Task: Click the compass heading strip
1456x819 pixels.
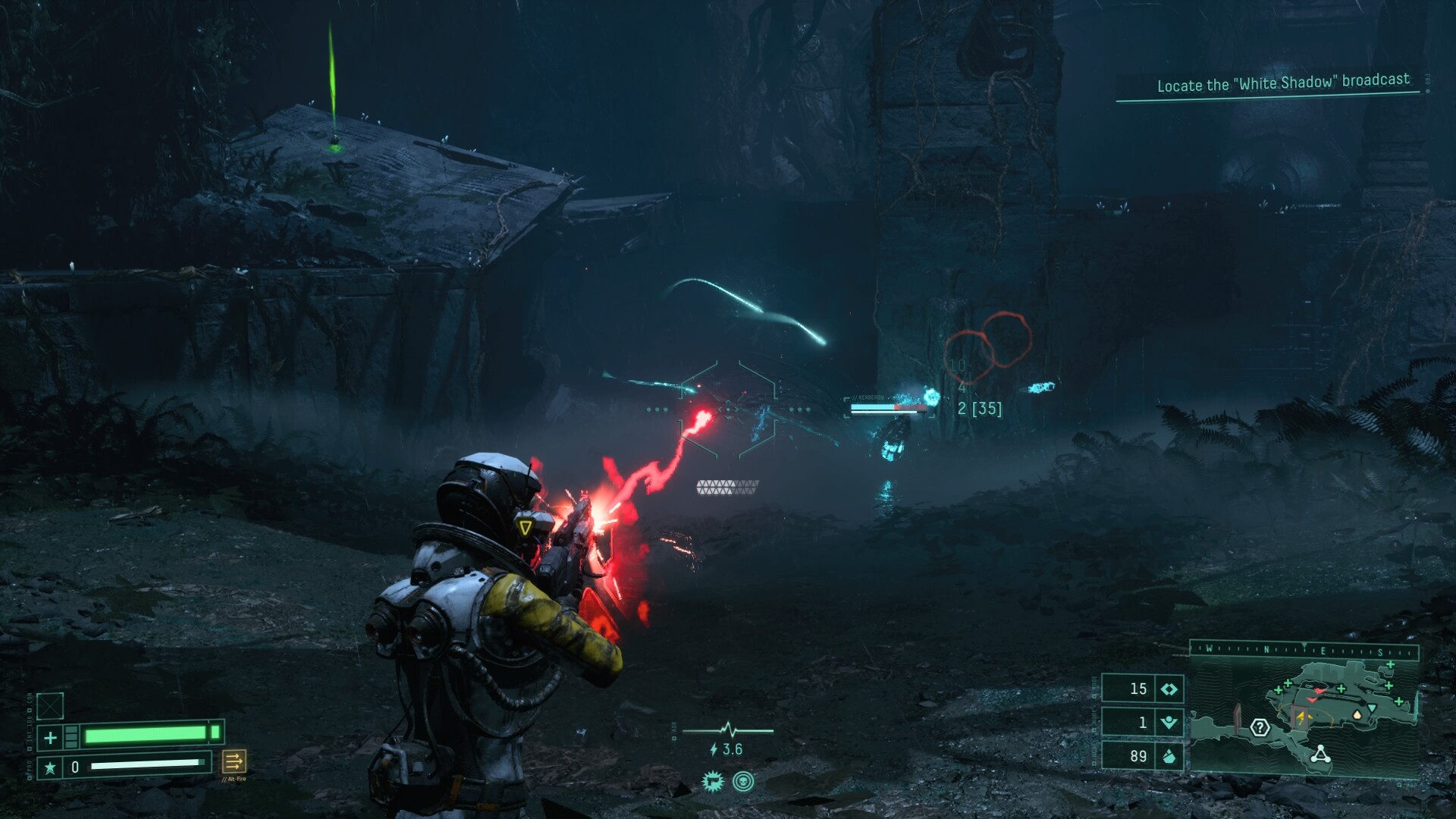Action: (1304, 650)
